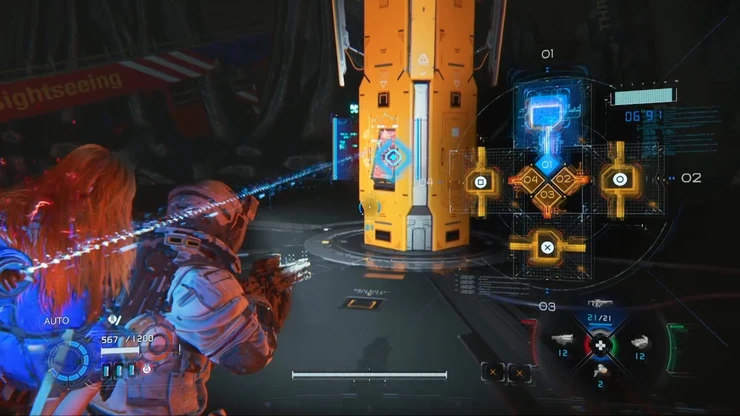Select the blue 01 diamond node
Screen dimensions: 740x416
click(547, 163)
